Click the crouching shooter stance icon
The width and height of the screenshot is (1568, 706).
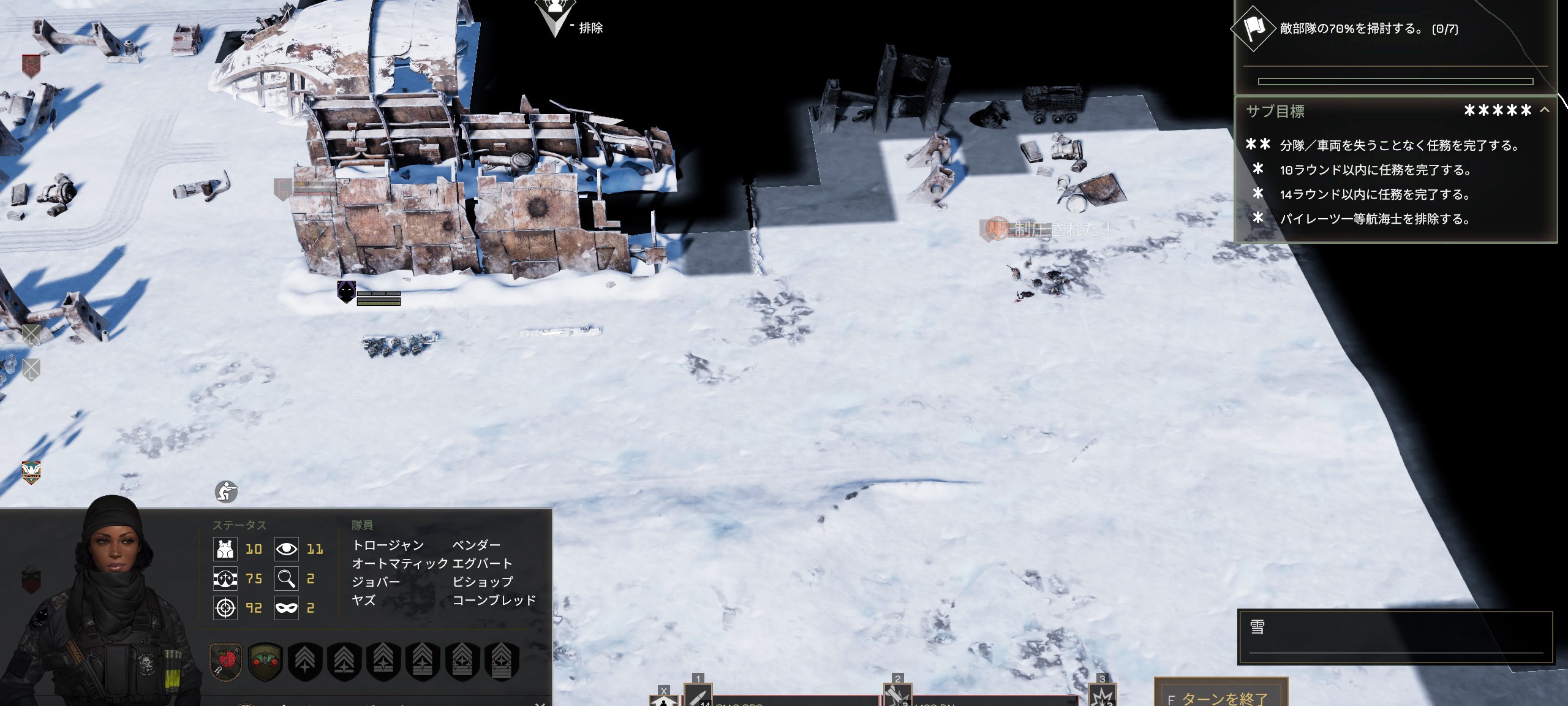point(226,492)
